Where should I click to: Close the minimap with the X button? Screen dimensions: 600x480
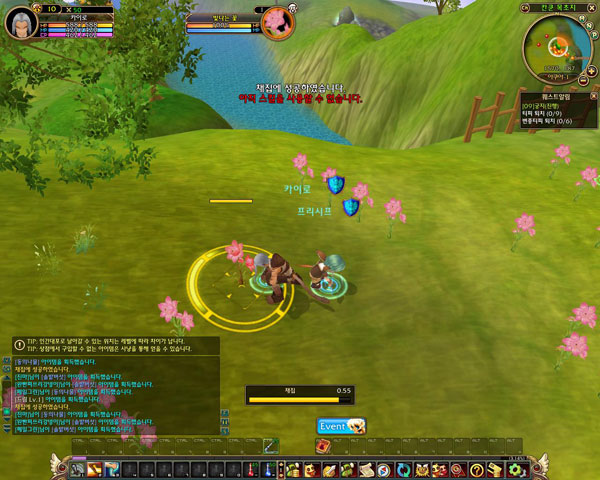(x=592, y=8)
